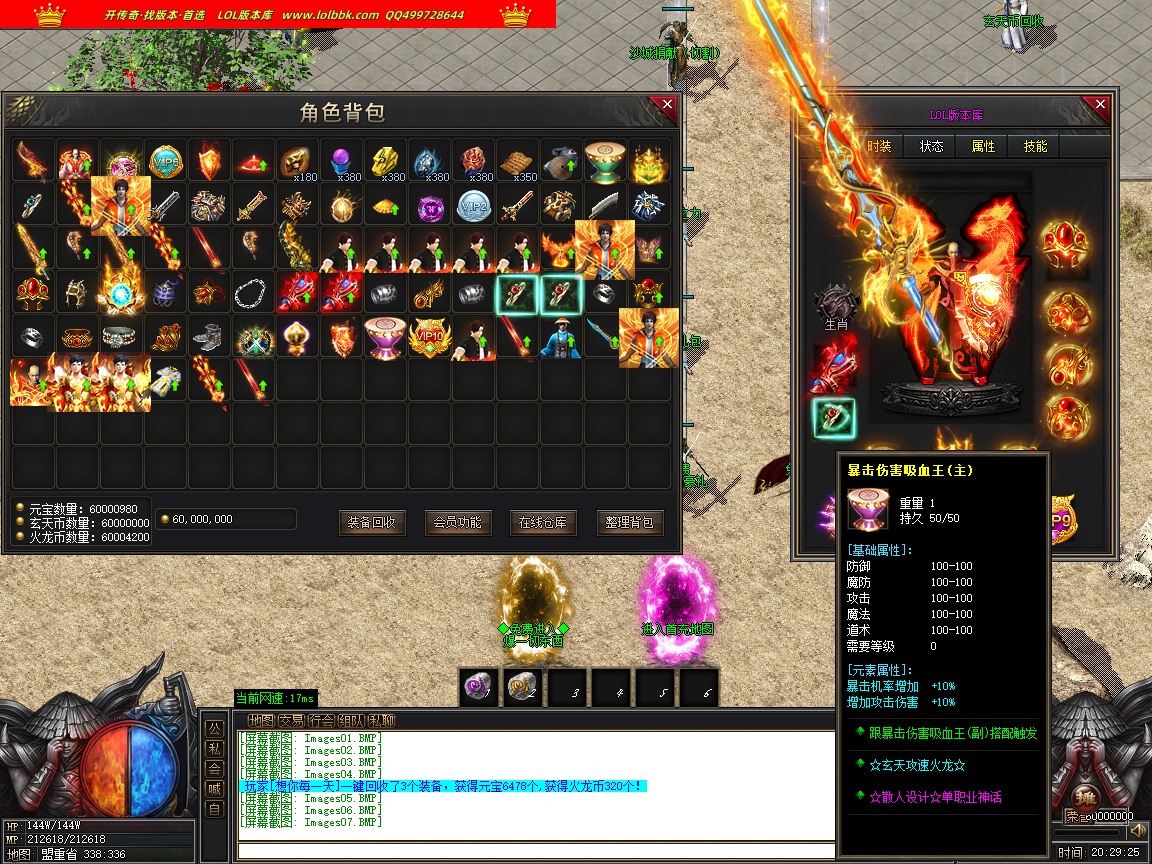Image resolution: width=1152 pixels, height=864 pixels.
Task: Focus the chat text input box
Action: pos(535,851)
